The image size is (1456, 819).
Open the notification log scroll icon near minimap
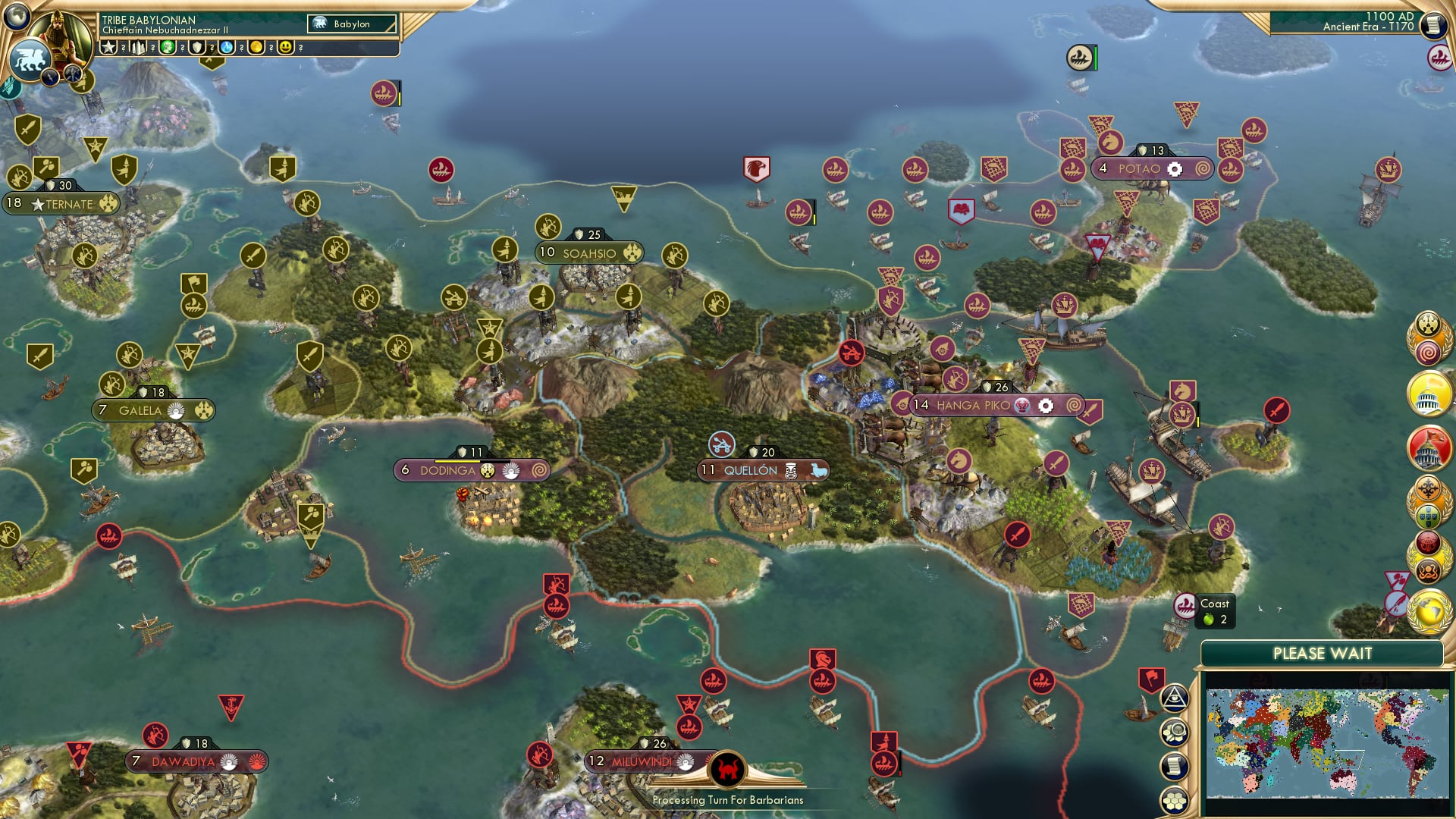(x=1174, y=765)
